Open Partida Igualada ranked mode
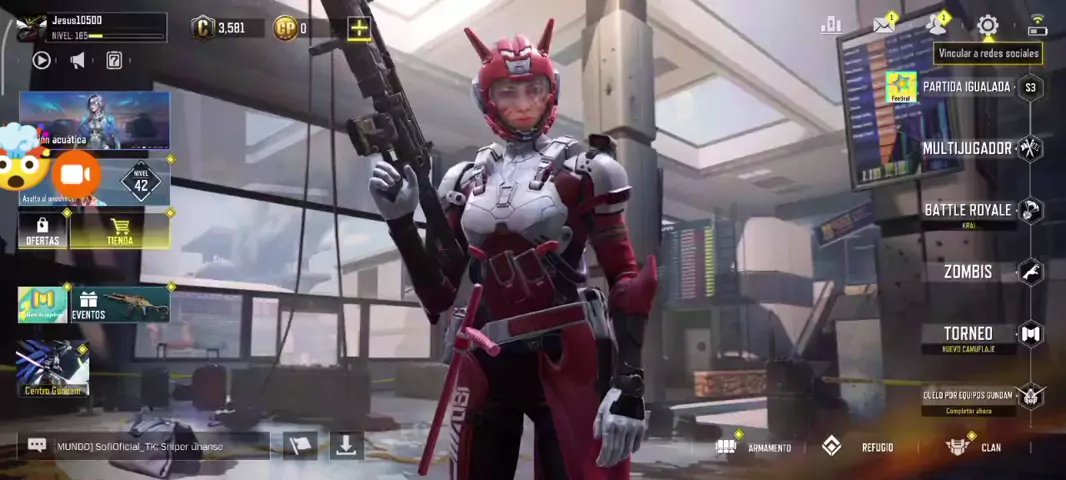Screen dimensions: 1066x480 coord(966,87)
